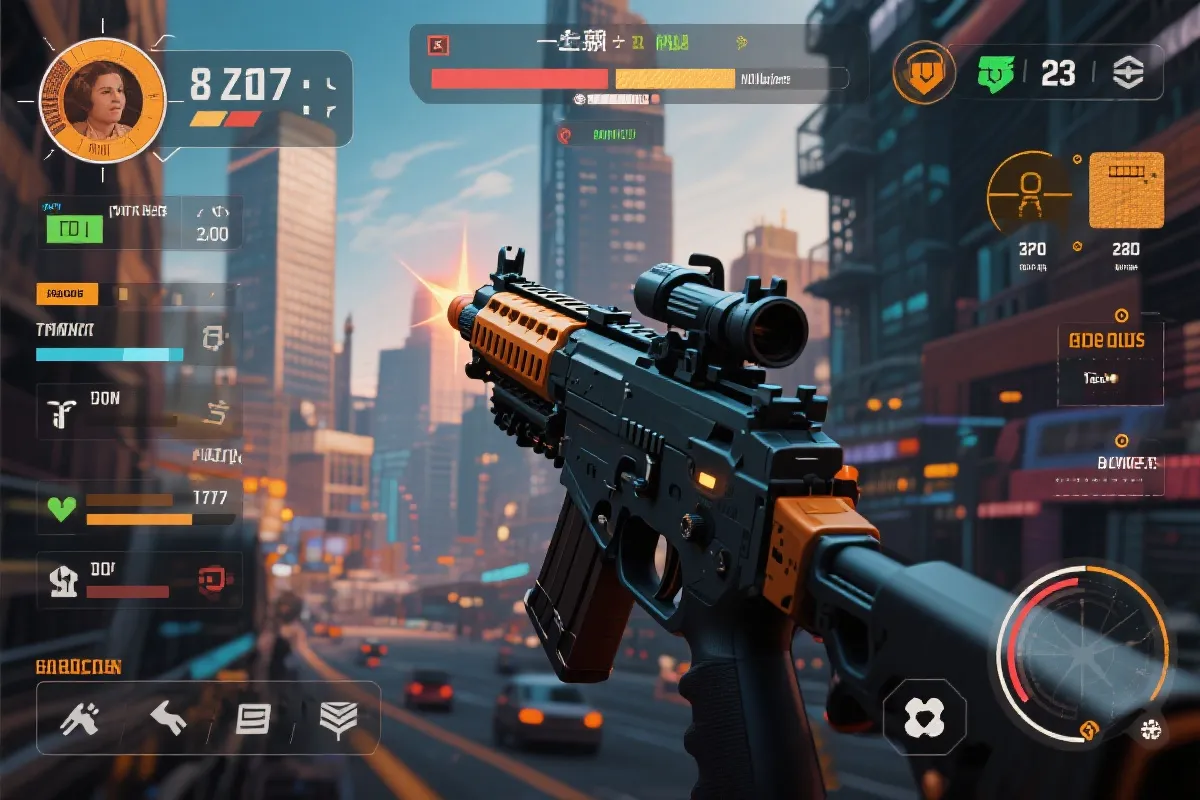The width and height of the screenshot is (1200, 800).
Task: Click the player portrait avatar
Action: click(101, 100)
